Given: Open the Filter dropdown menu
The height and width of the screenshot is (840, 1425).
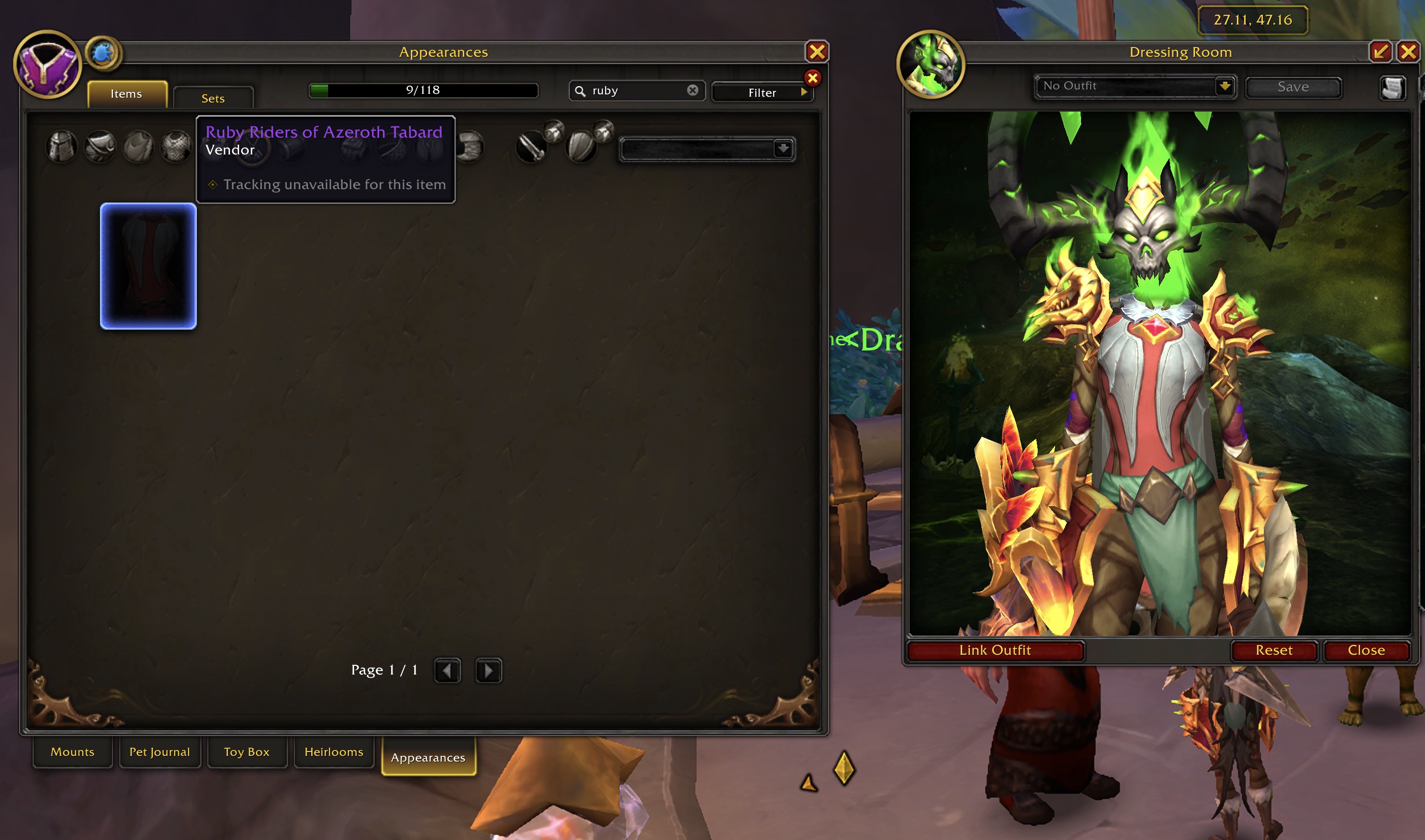Looking at the screenshot, I should pos(763,92).
